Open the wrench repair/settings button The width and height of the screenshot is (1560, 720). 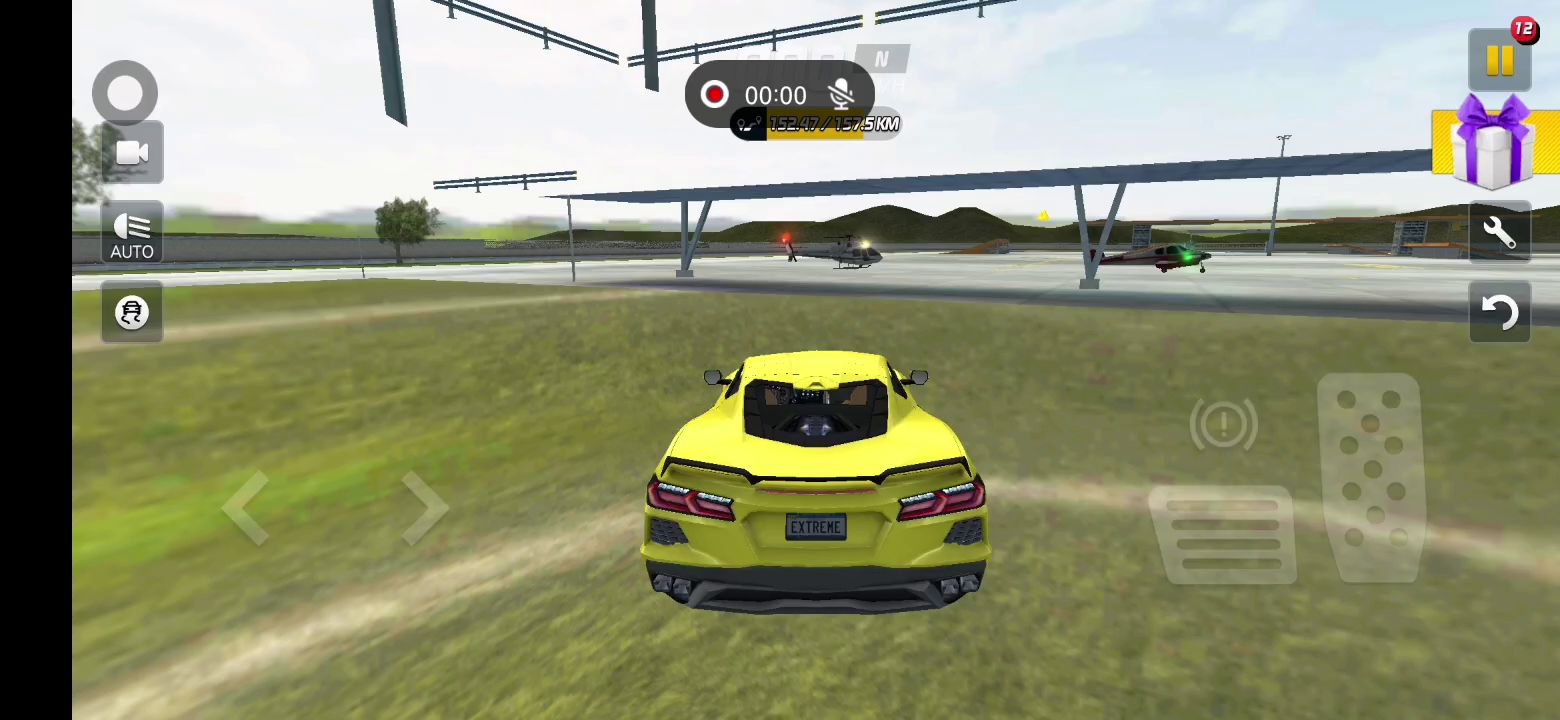[1499, 233]
